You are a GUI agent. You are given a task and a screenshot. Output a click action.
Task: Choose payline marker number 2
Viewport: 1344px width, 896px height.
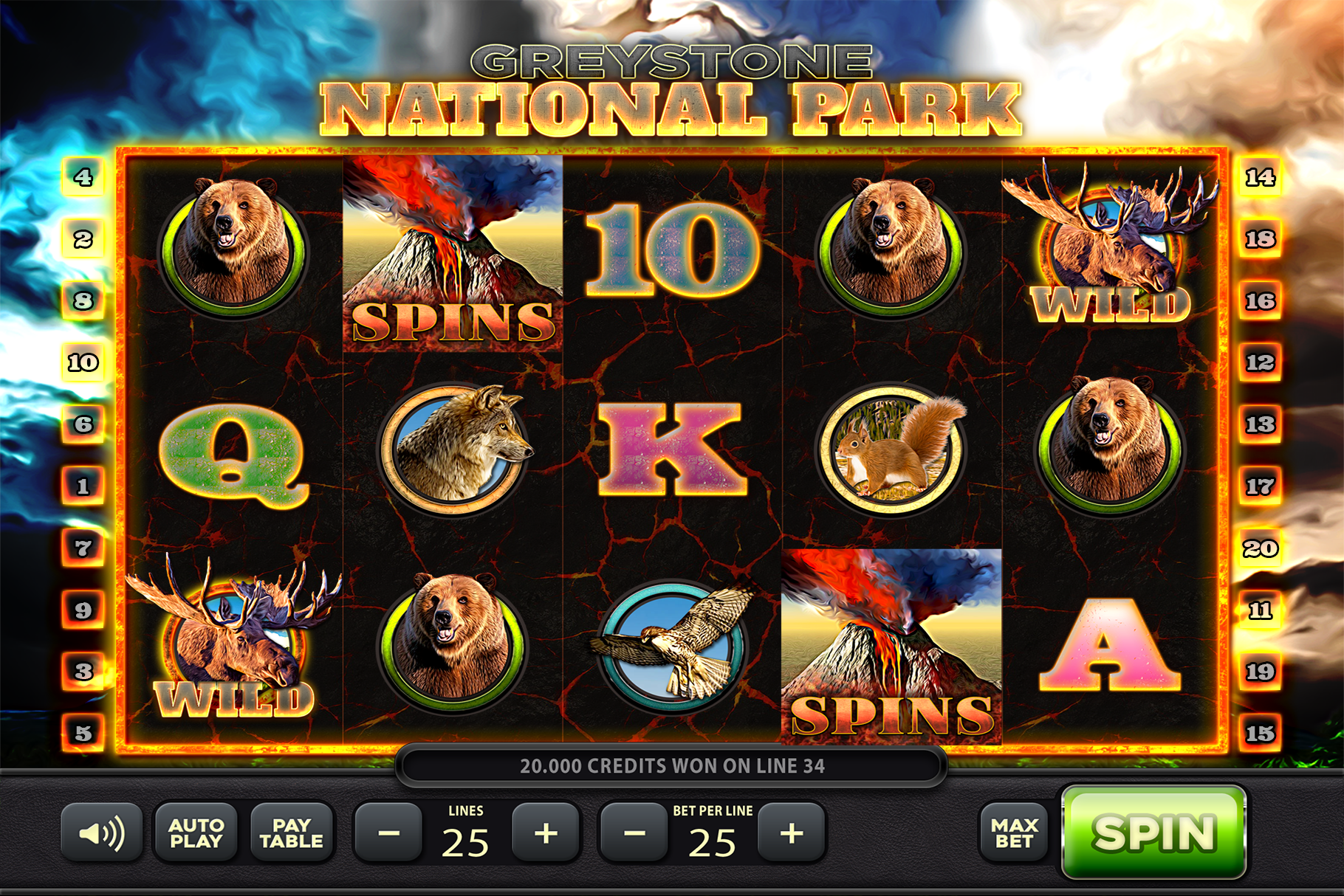(83, 239)
